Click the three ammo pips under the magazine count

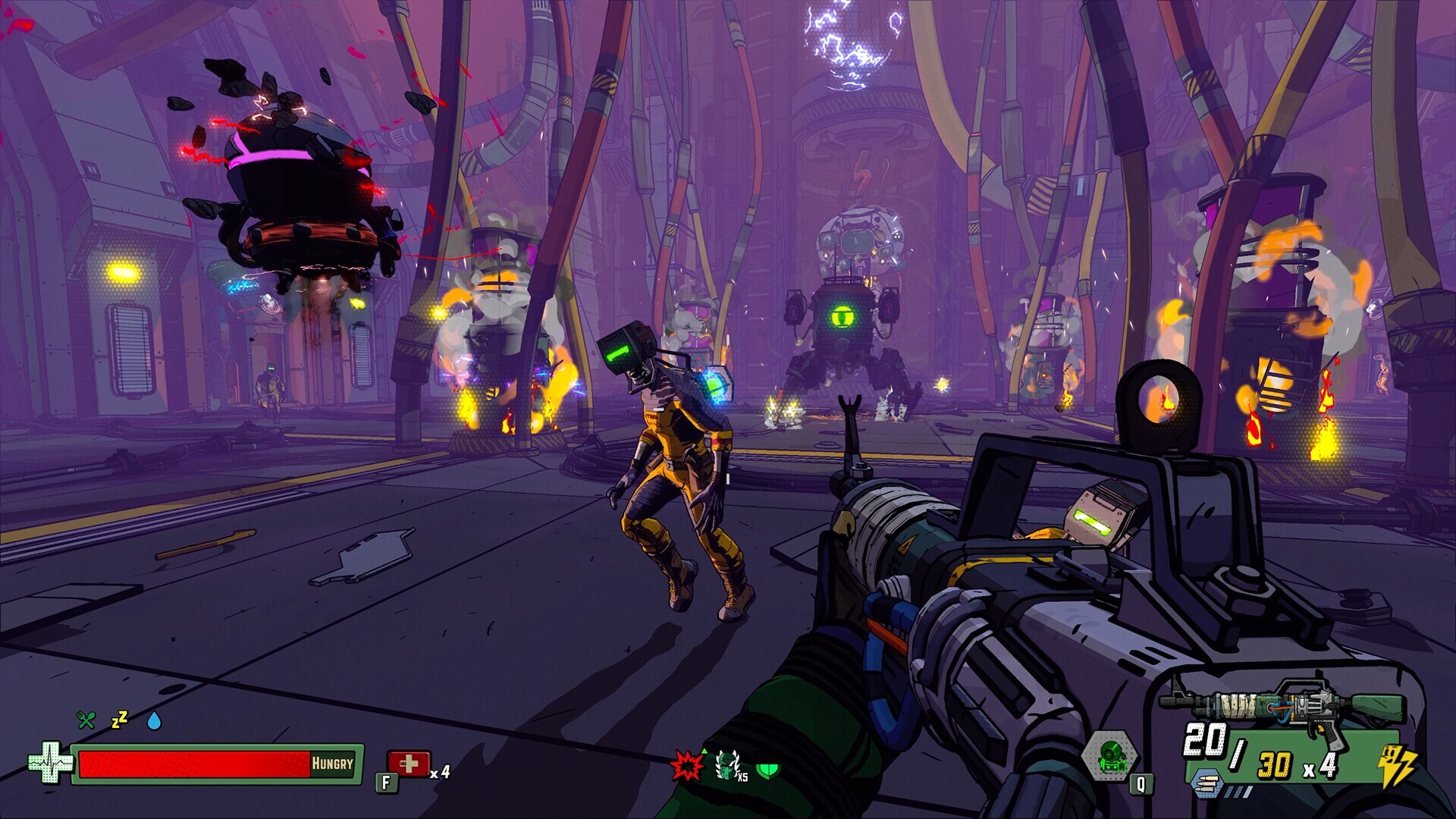[x=1239, y=790]
